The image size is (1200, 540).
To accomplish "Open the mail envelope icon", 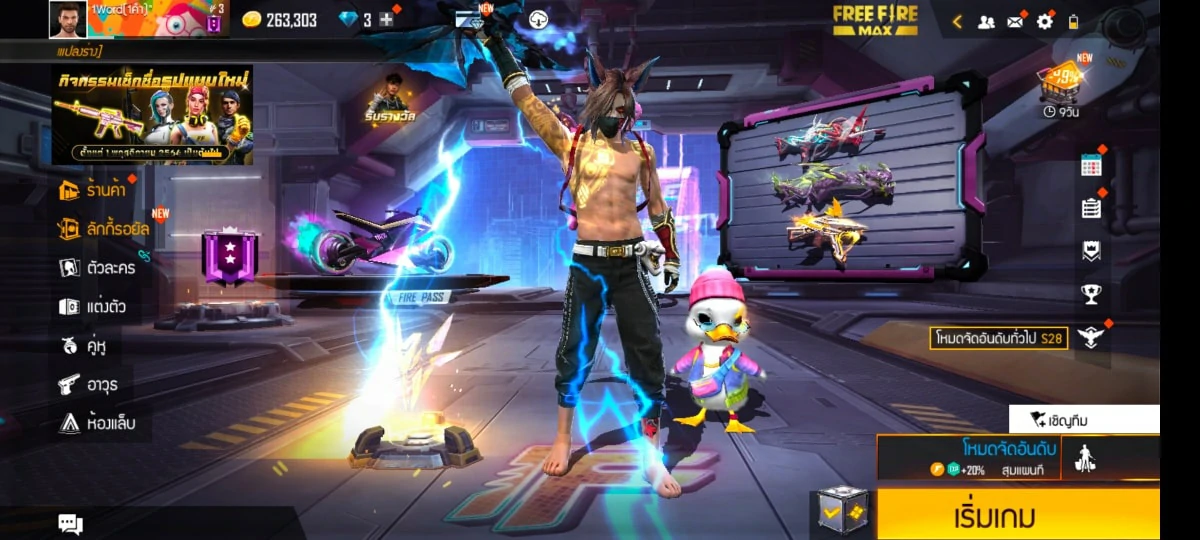I will [1015, 21].
